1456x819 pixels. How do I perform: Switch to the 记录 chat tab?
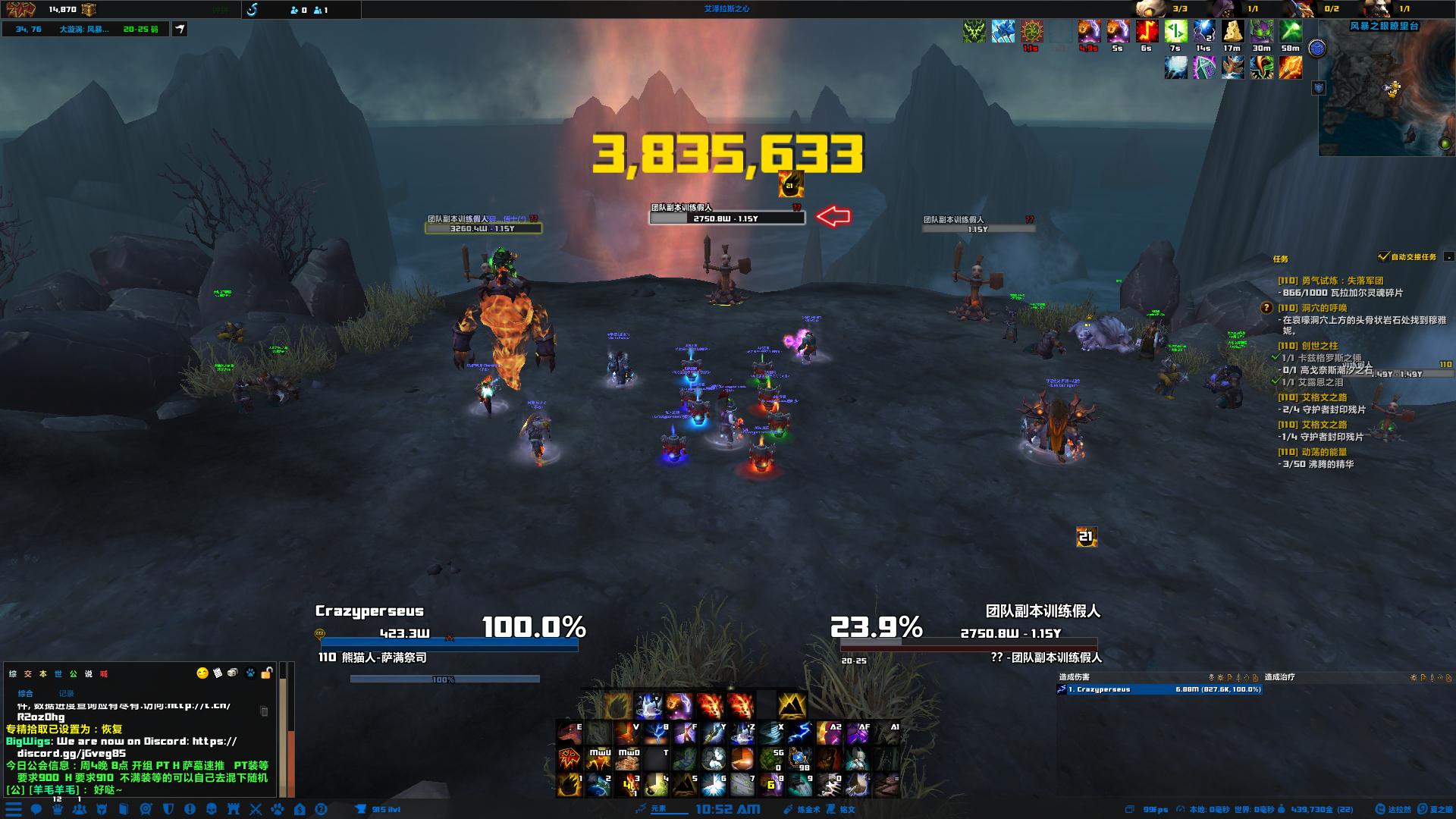(x=66, y=693)
